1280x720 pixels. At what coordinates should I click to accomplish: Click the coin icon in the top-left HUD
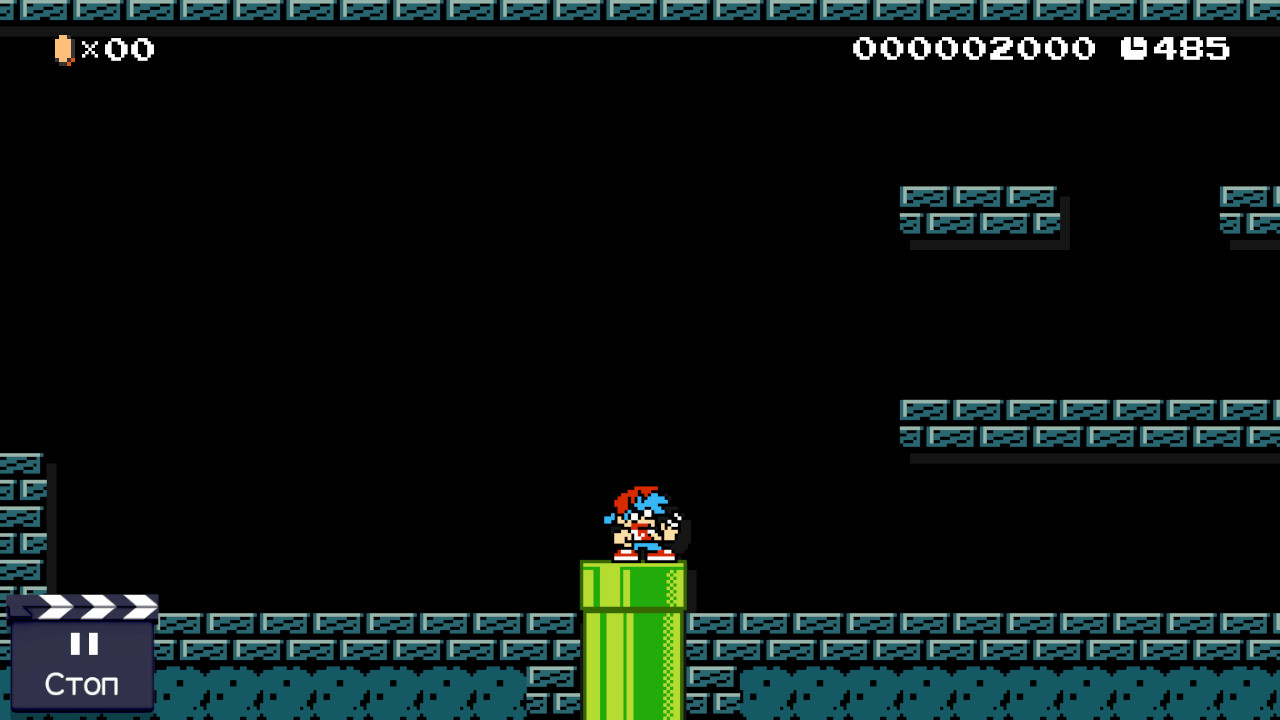coord(64,49)
